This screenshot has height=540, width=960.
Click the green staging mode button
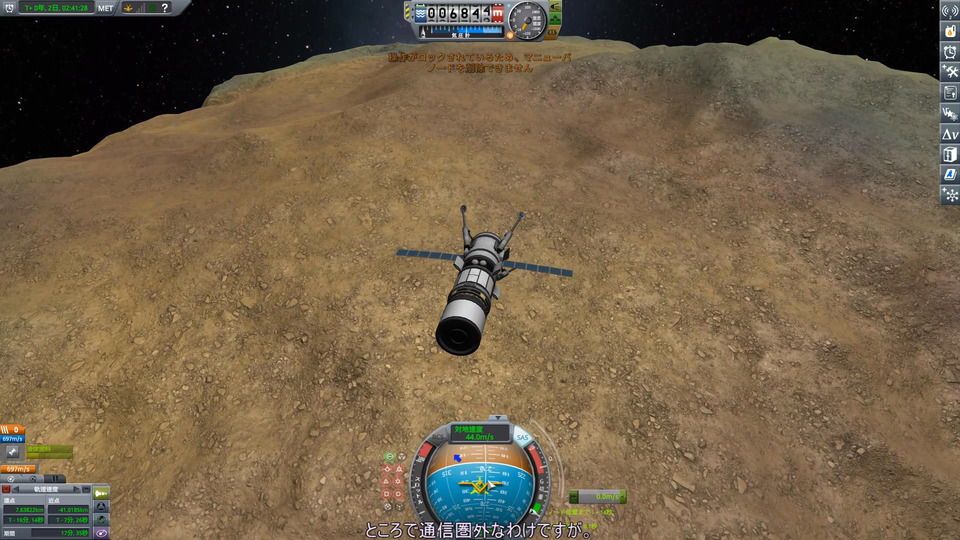(102, 492)
